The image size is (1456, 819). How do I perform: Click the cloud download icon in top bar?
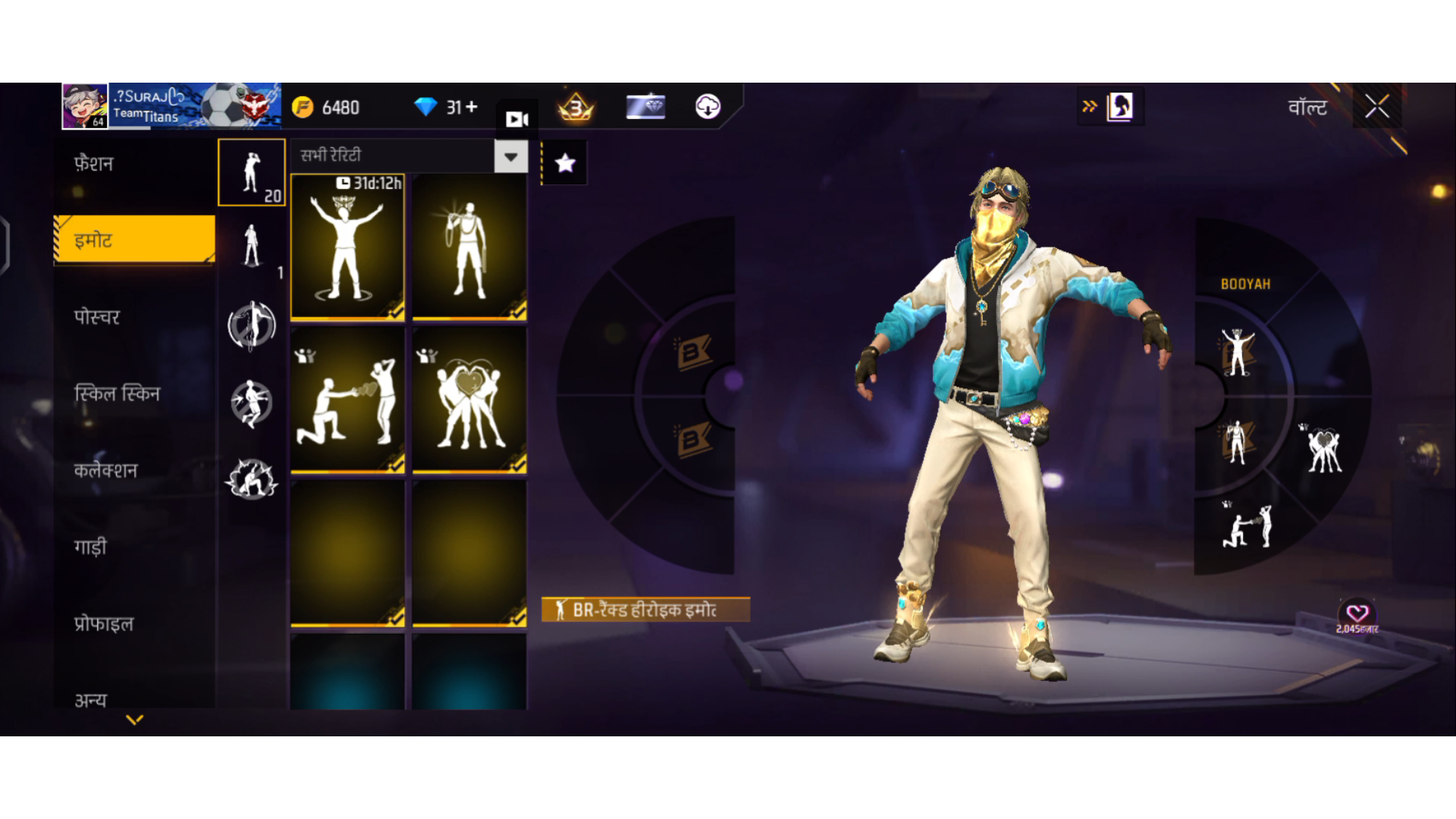[x=708, y=107]
